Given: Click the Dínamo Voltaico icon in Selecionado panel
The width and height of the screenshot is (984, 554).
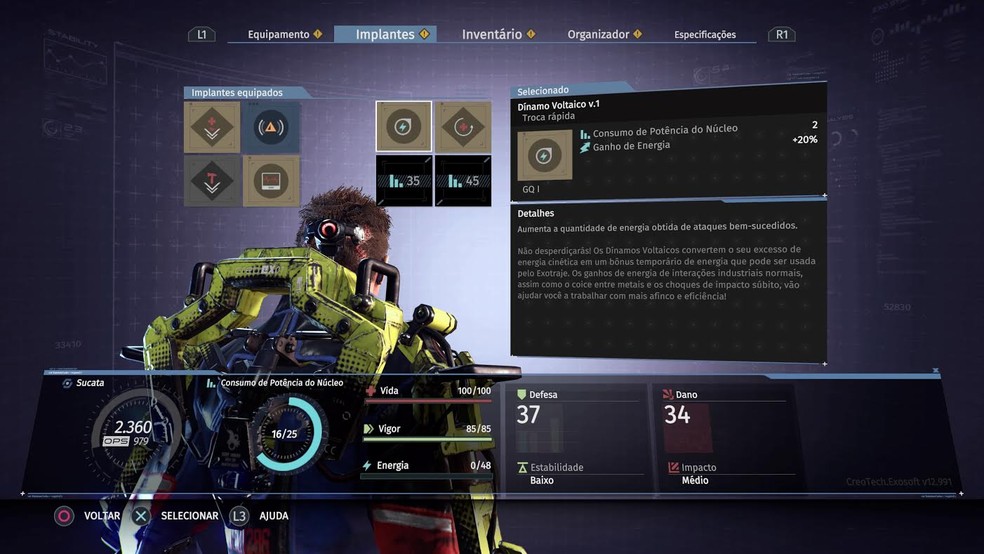Looking at the screenshot, I should coord(545,155).
